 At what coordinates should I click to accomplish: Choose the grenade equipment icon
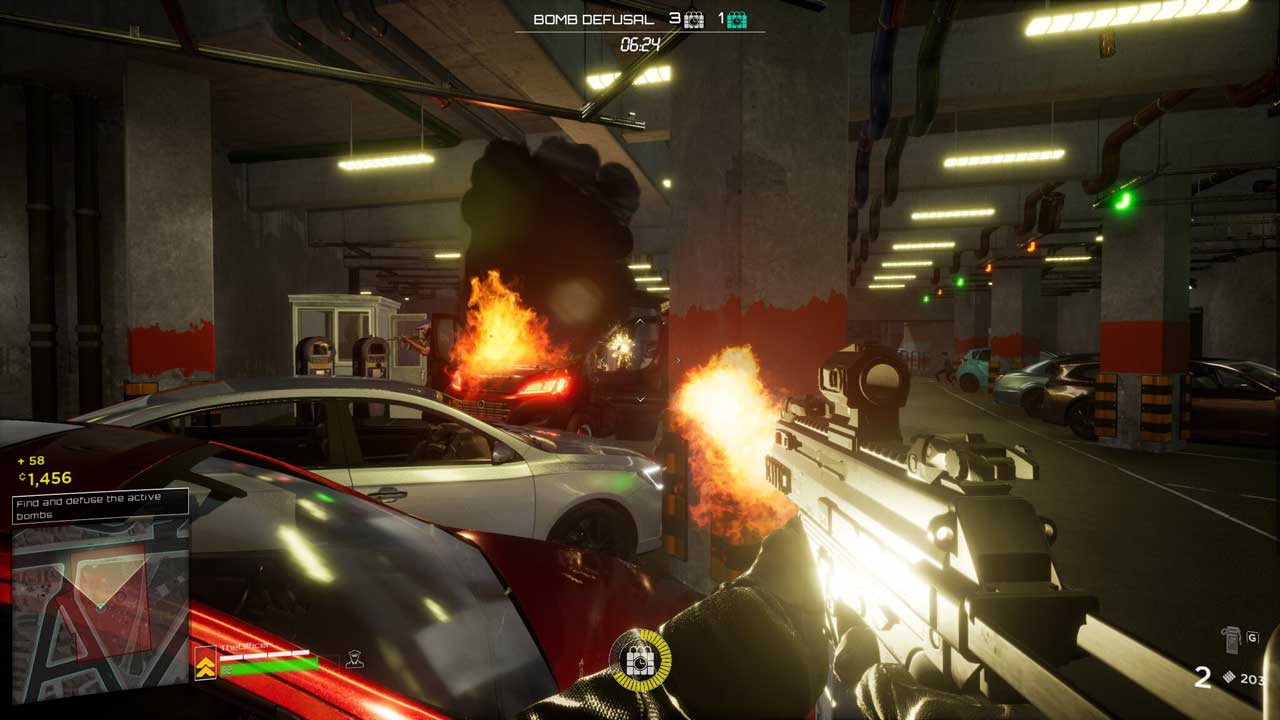(x=1231, y=639)
